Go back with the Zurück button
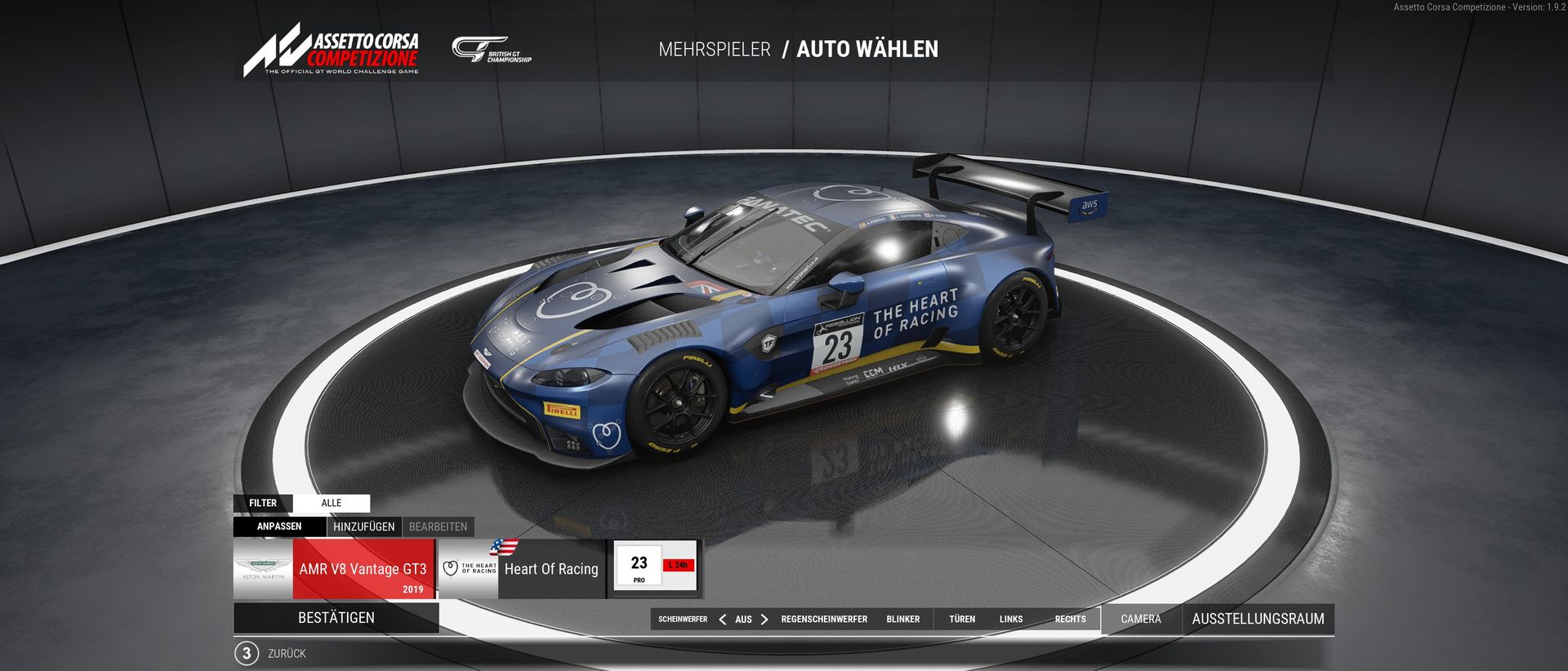Image resolution: width=1568 pixels, height=671 pixels. 286,654
